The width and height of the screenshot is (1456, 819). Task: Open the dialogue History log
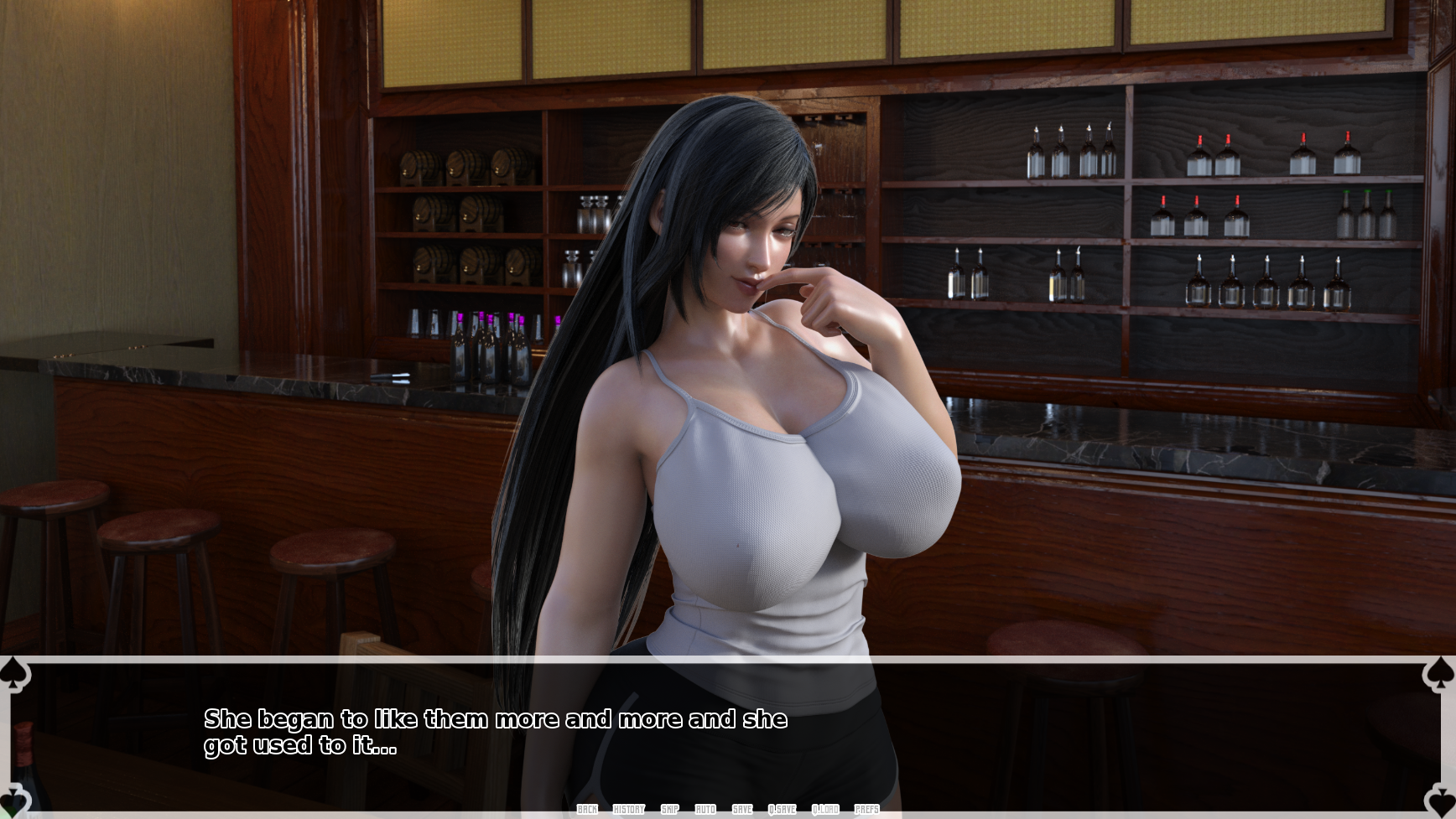[628, 809]
